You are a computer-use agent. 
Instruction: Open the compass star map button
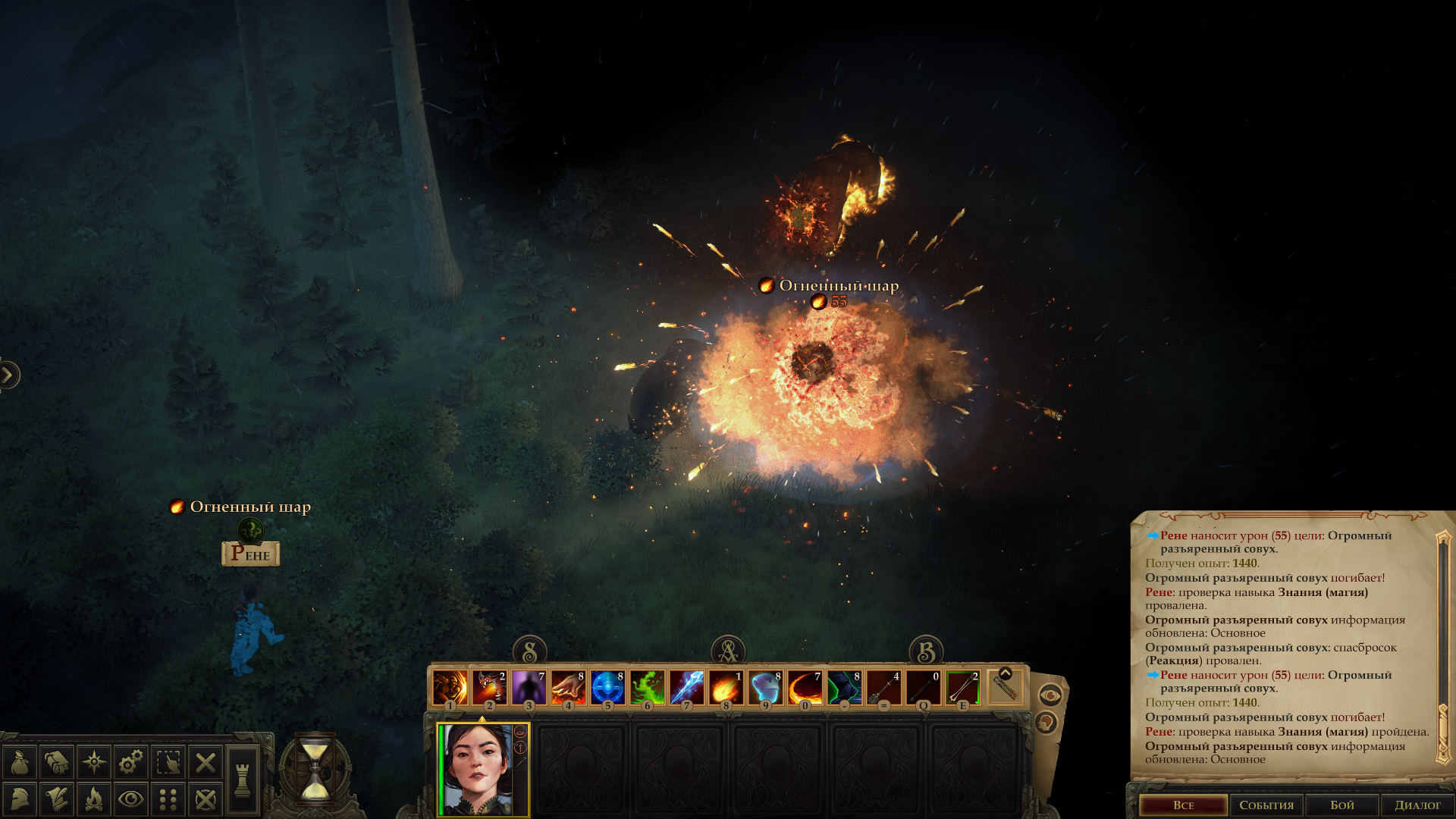click(94, 762)
